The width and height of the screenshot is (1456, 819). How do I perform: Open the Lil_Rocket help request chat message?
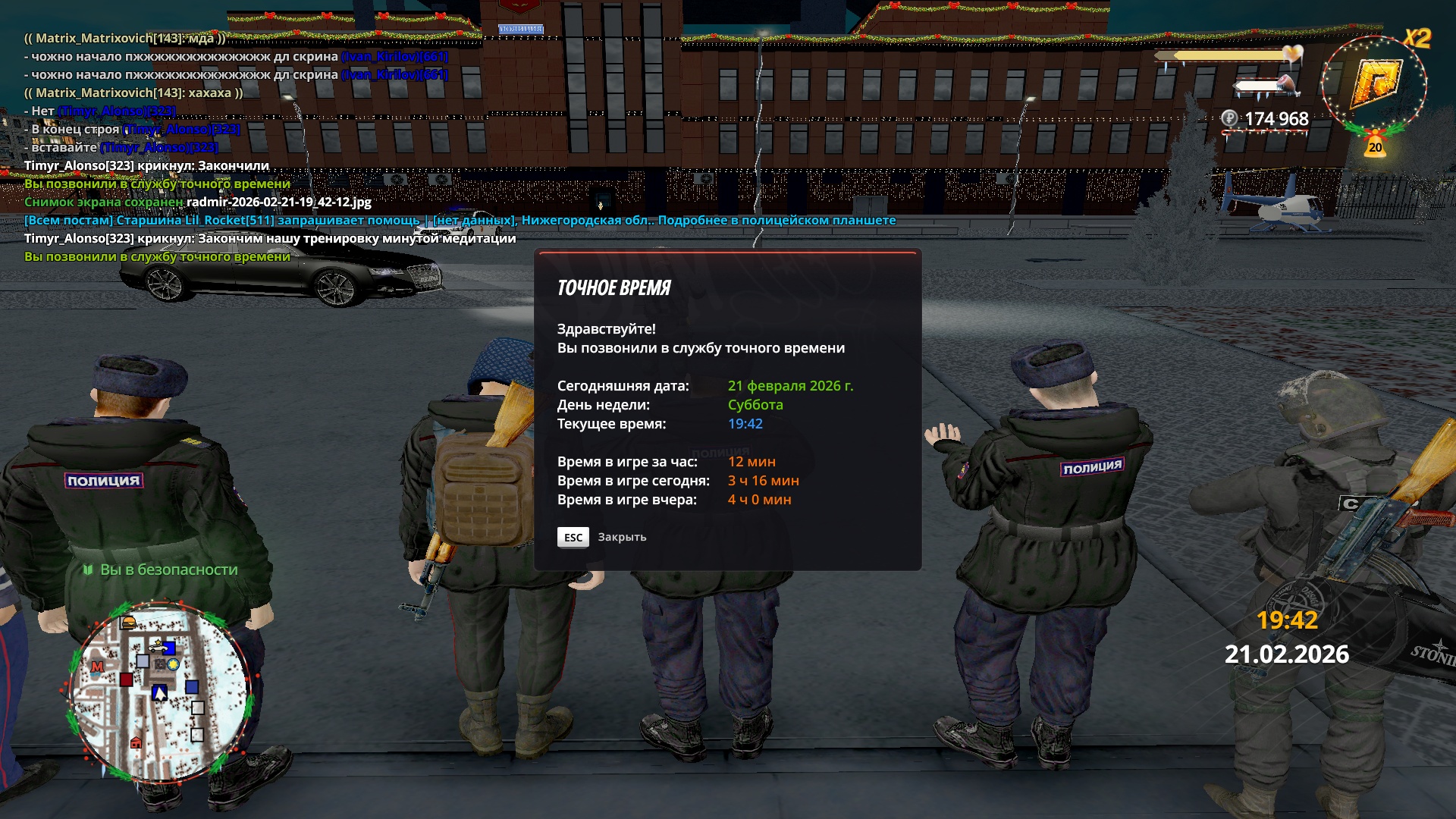click(460, 220)
